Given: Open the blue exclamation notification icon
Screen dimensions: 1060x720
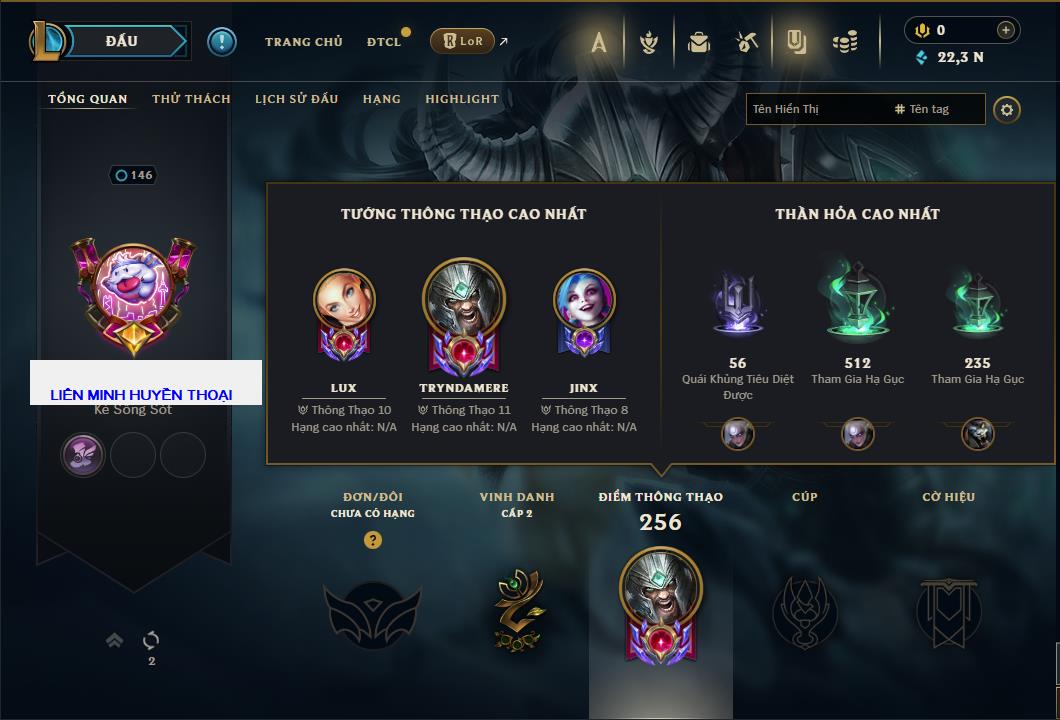Looking at the screenshot, I should click(x=222, y=41).
